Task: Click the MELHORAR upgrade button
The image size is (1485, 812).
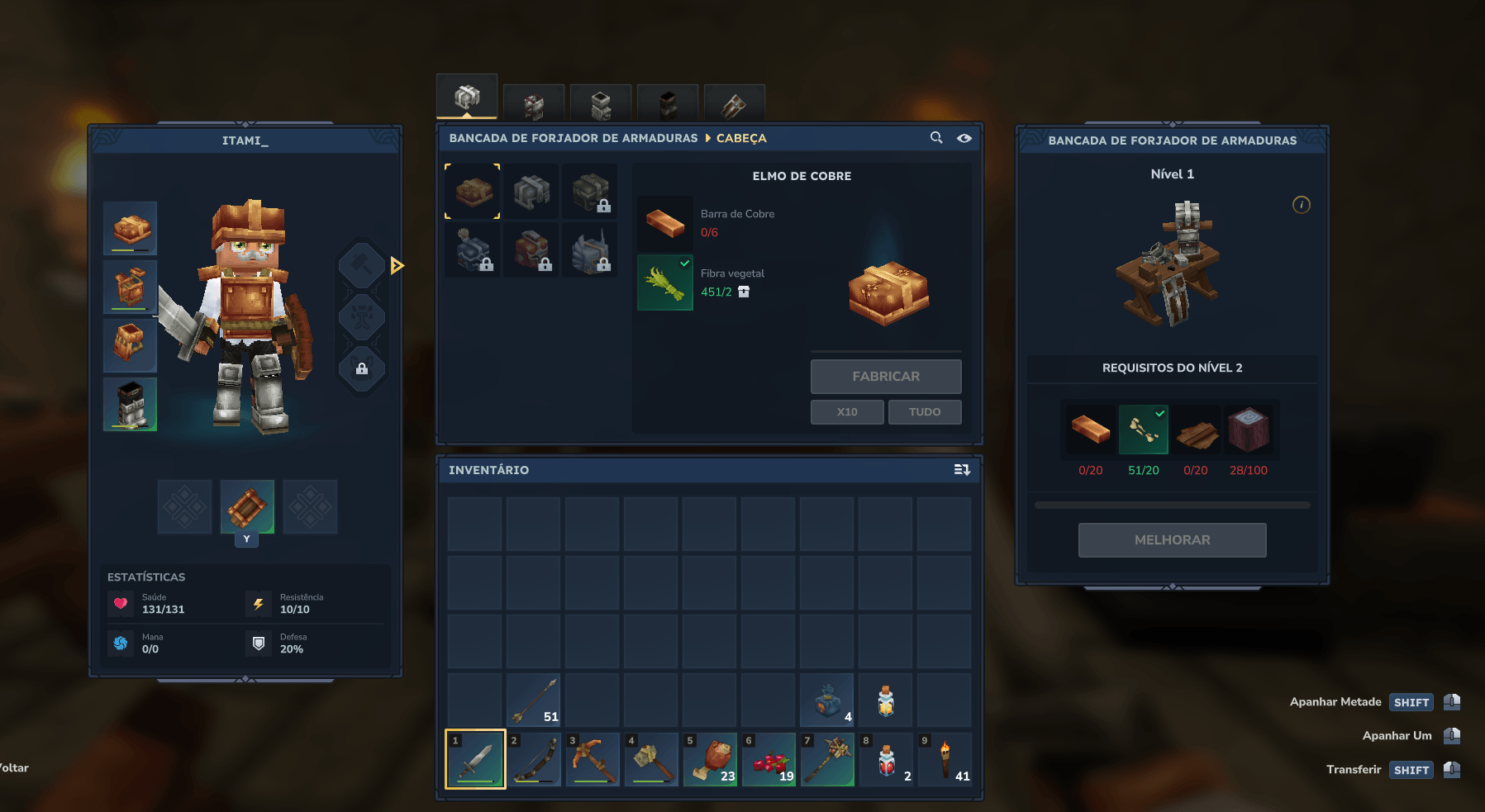Action: point(1172,540)
